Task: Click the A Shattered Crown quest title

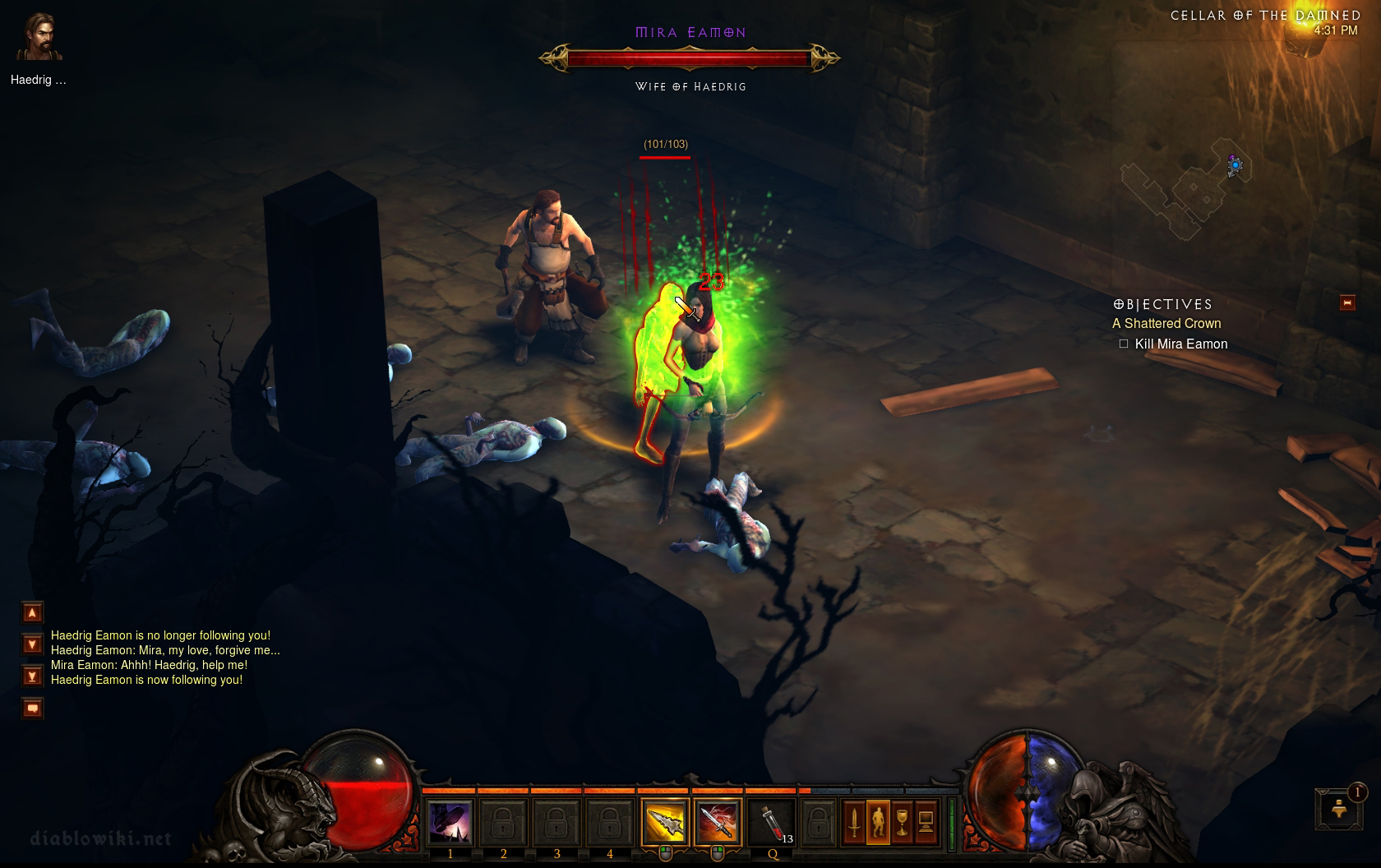Action: pyautogui.click(x=1166, y=324)
